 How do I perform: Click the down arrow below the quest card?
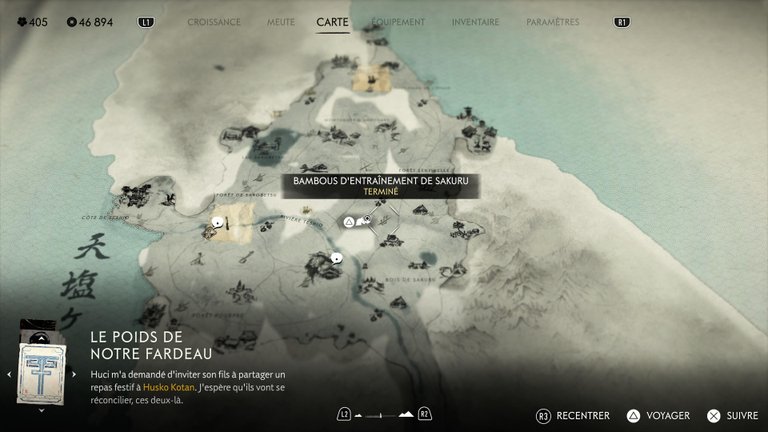point(41,409)
